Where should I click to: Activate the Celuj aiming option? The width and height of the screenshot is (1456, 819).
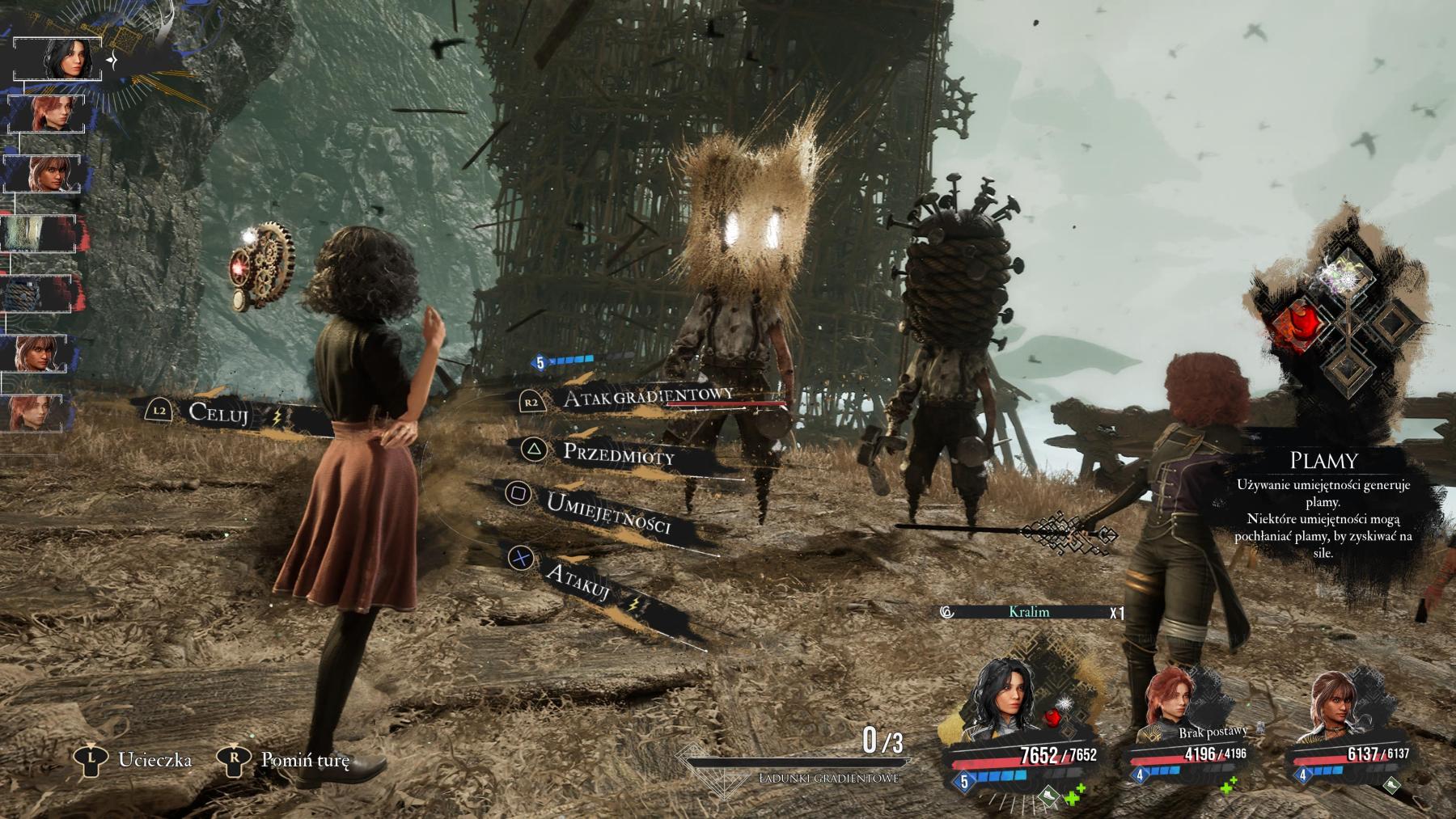tap(219, 413)
